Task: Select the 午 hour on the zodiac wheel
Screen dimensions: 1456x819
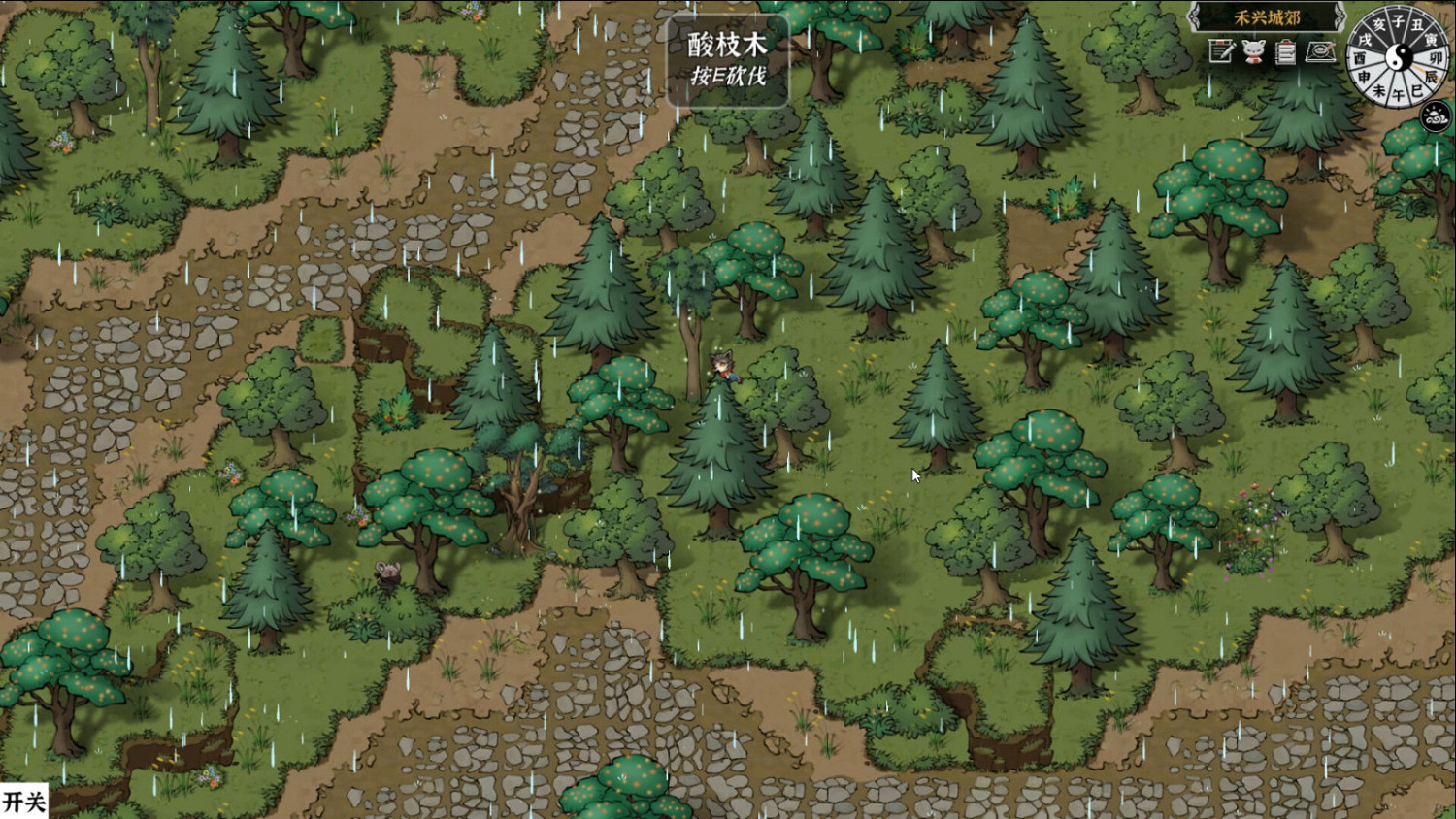Action: (1398, 92)
